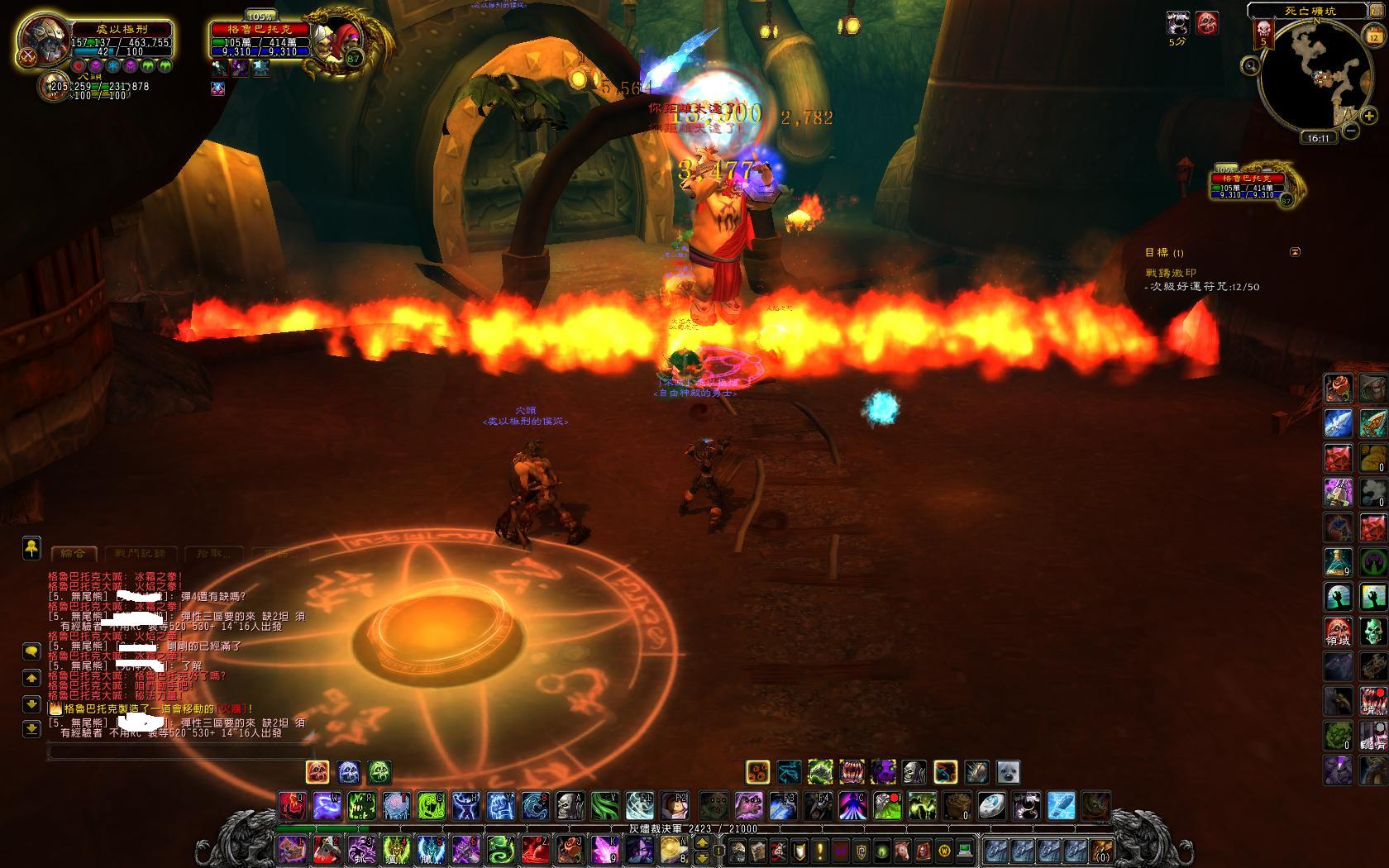Select the 格魯巴托克 target frame portrait
This screenshot has height=868, width=1389.
pos(337,40)
